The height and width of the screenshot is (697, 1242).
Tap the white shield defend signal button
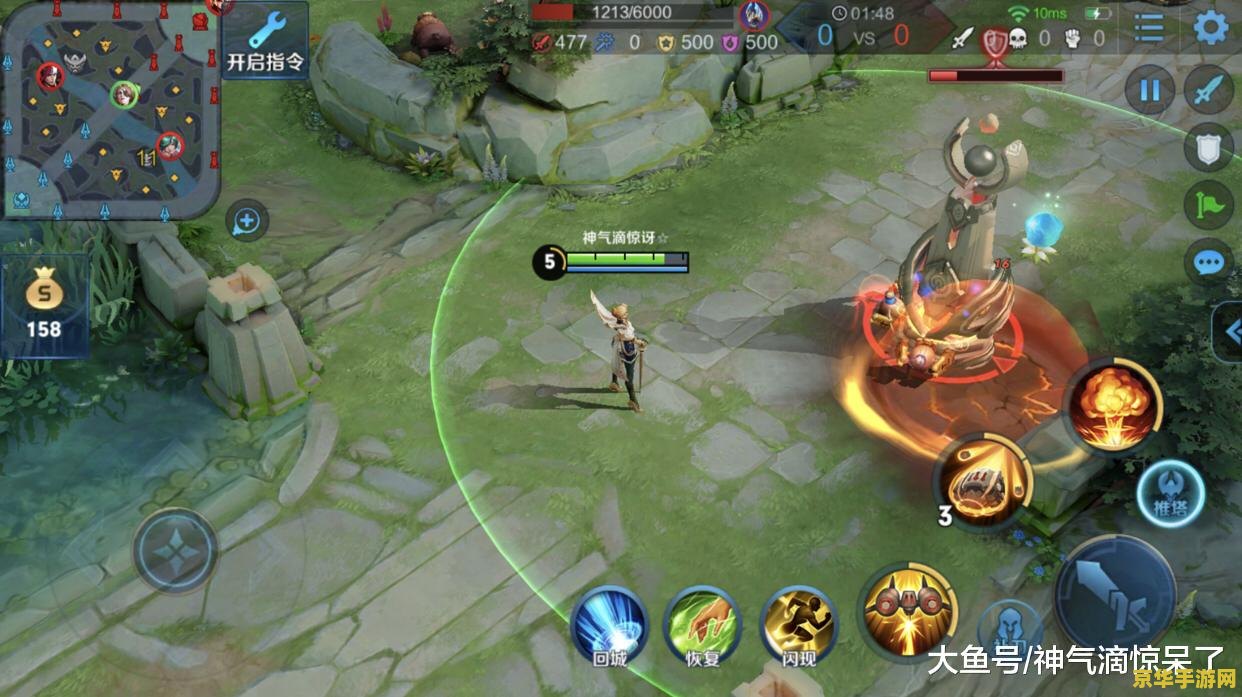tap(1208, 148)
